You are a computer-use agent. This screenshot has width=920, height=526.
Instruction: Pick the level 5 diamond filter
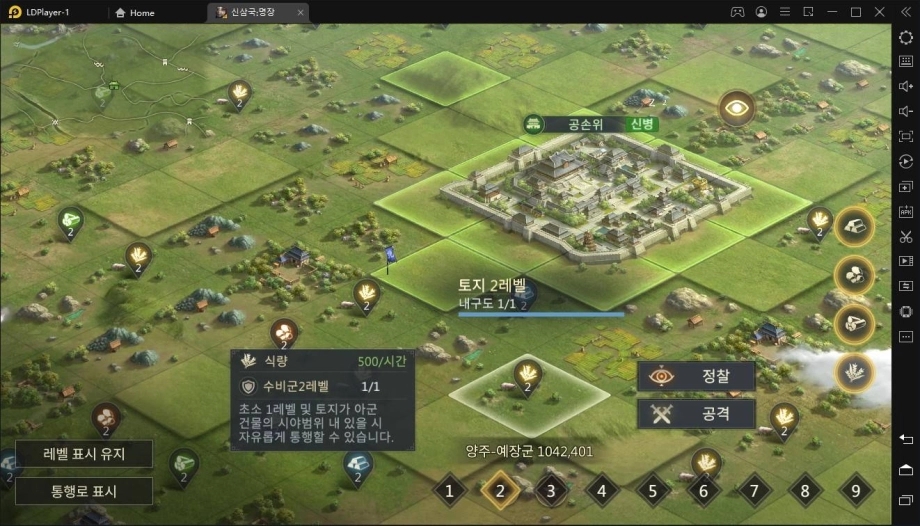pyautogui.click(x=653, y=491)
